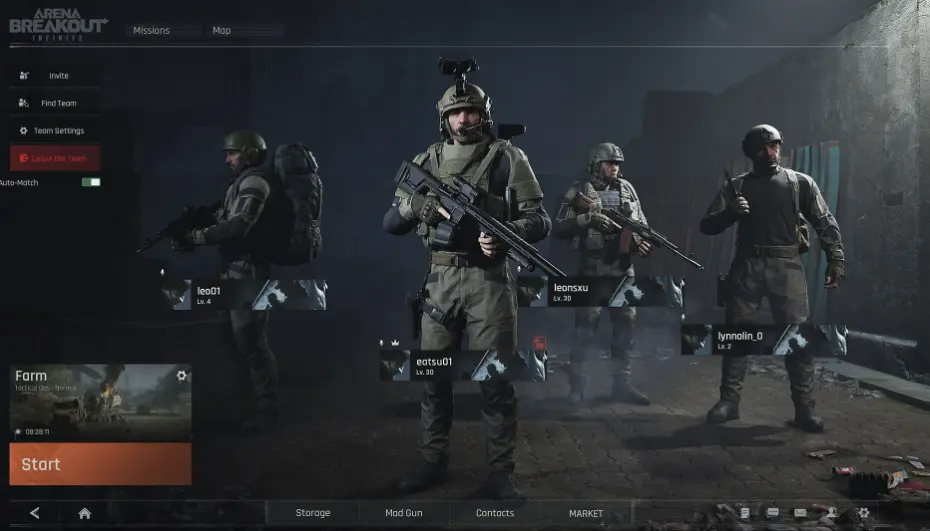Open Storage
The image size is (930, 531).
(x=312, y=513)
